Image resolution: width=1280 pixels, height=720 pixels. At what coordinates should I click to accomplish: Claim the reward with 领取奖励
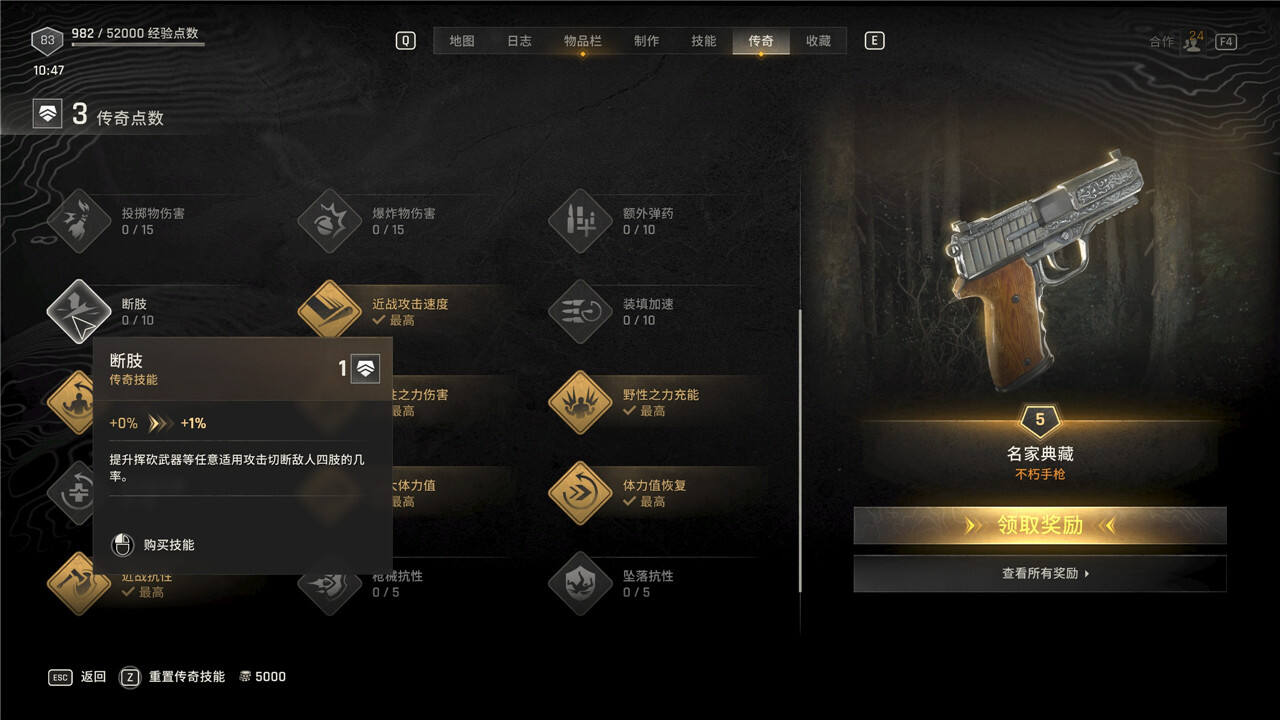point(1039,525)
